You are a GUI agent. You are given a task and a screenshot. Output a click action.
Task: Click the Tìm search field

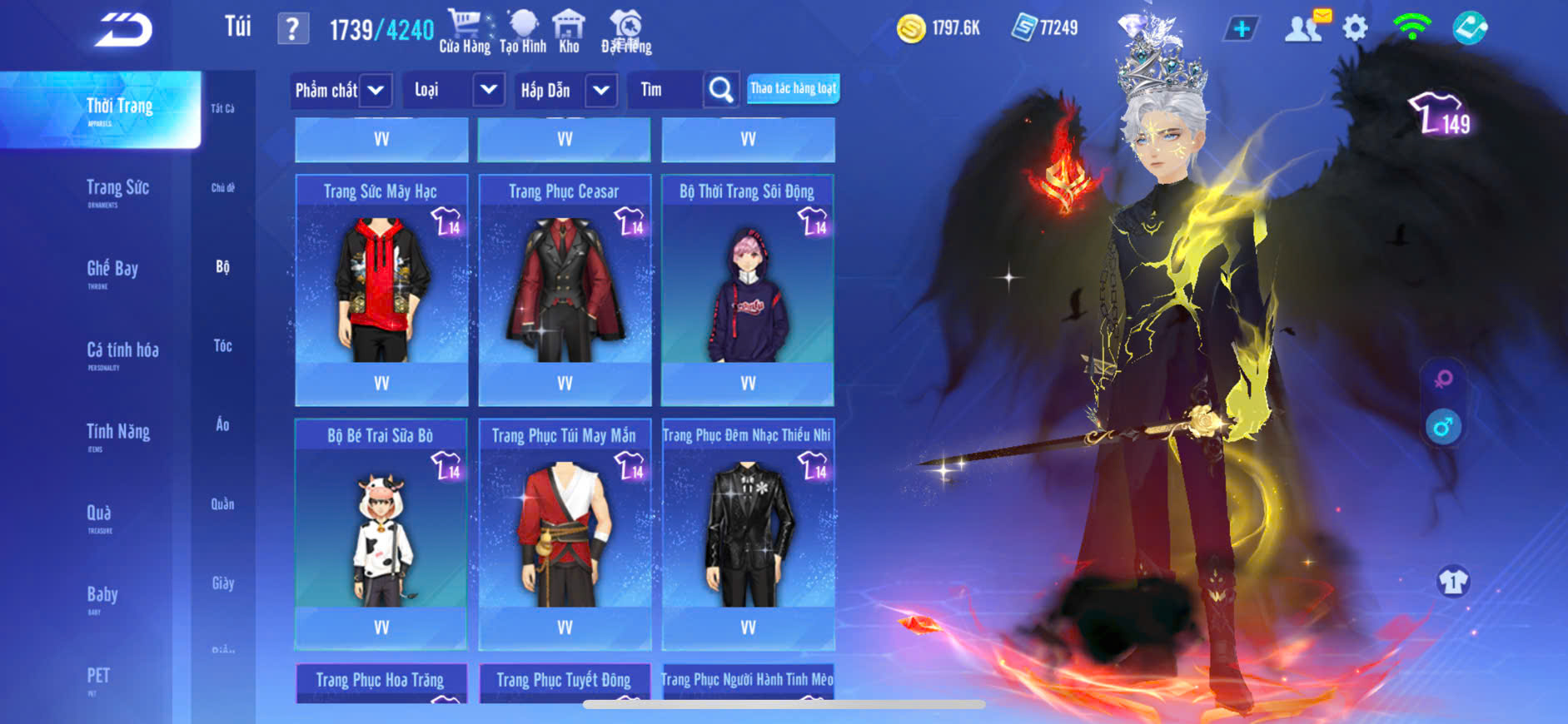coord(666,90)
